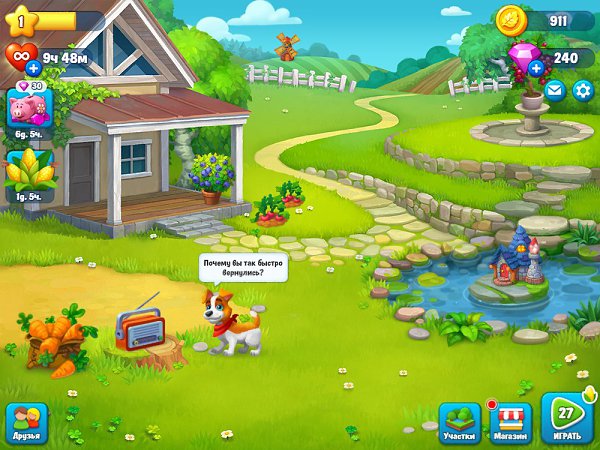Add gems with the plus button
600x450 pixels.
pyautogui.click(x=536, y=68)
